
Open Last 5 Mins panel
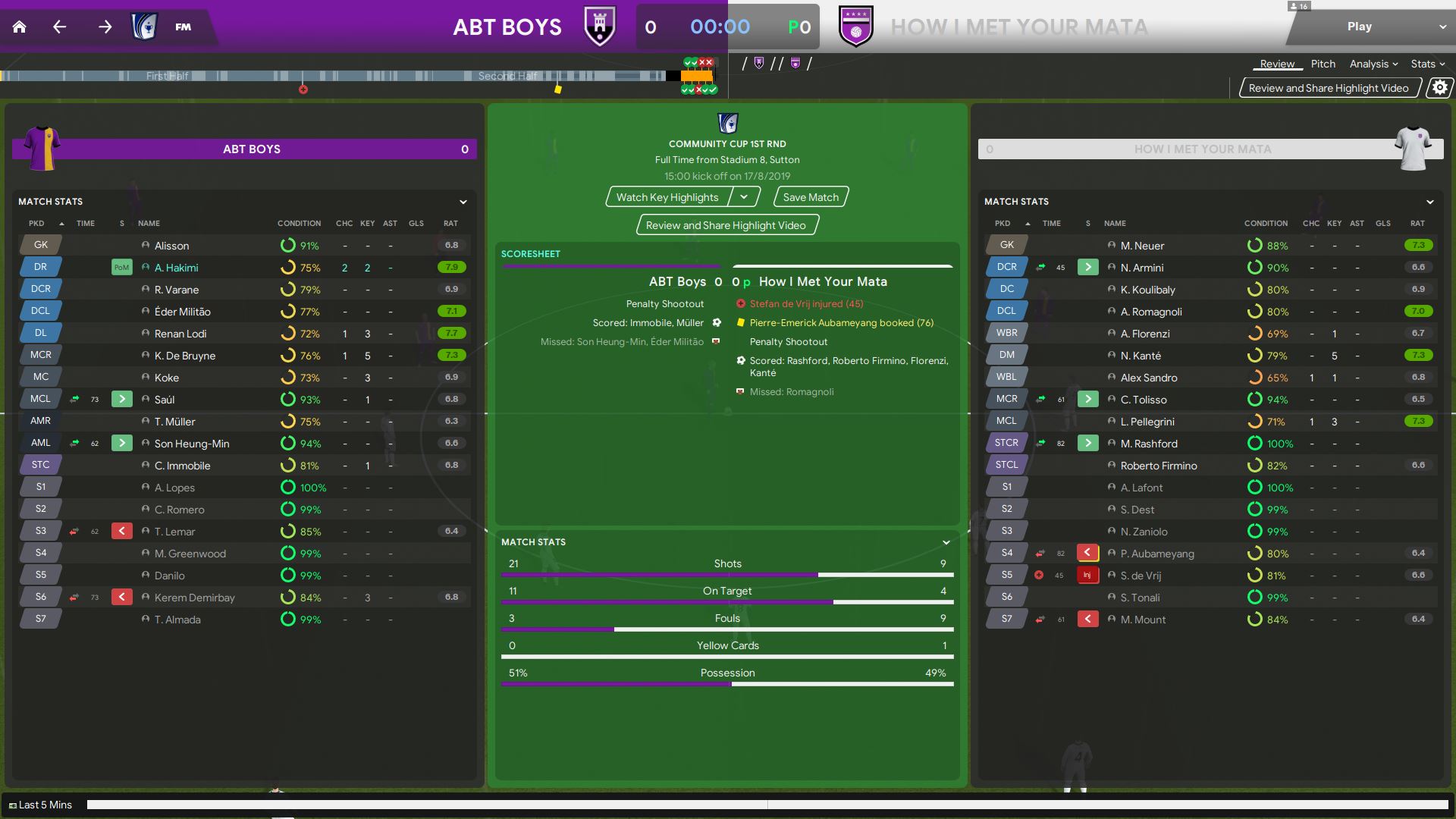point(41,805)
